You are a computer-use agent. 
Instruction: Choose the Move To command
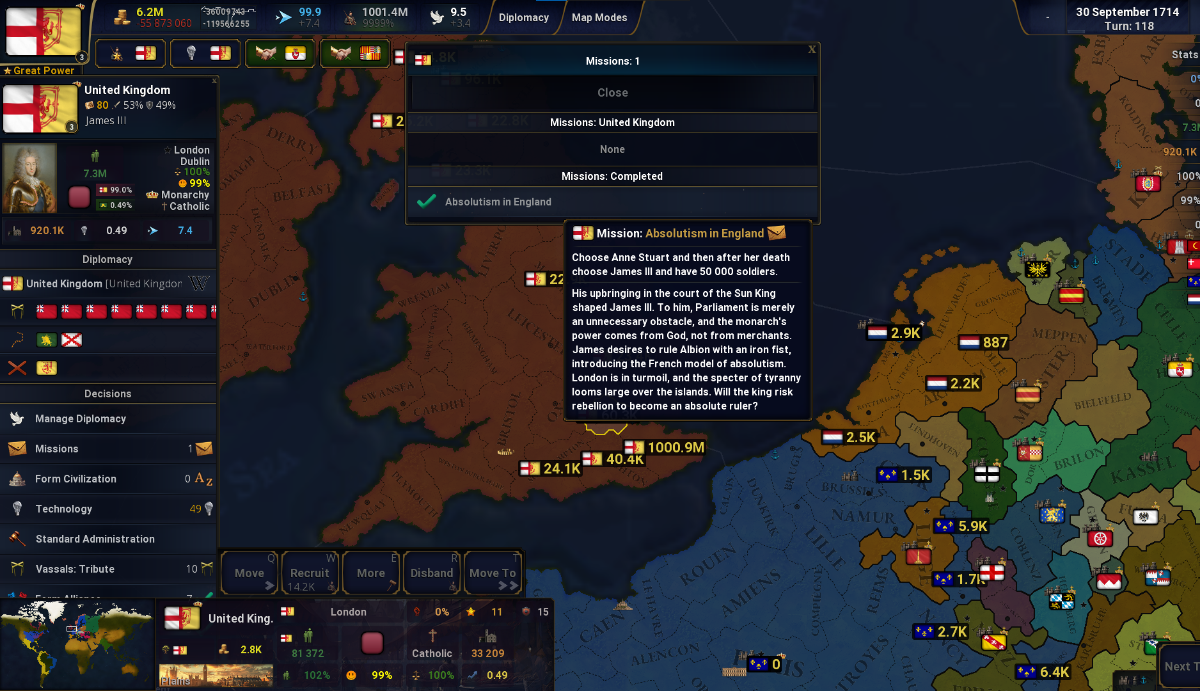coord(493,573)
